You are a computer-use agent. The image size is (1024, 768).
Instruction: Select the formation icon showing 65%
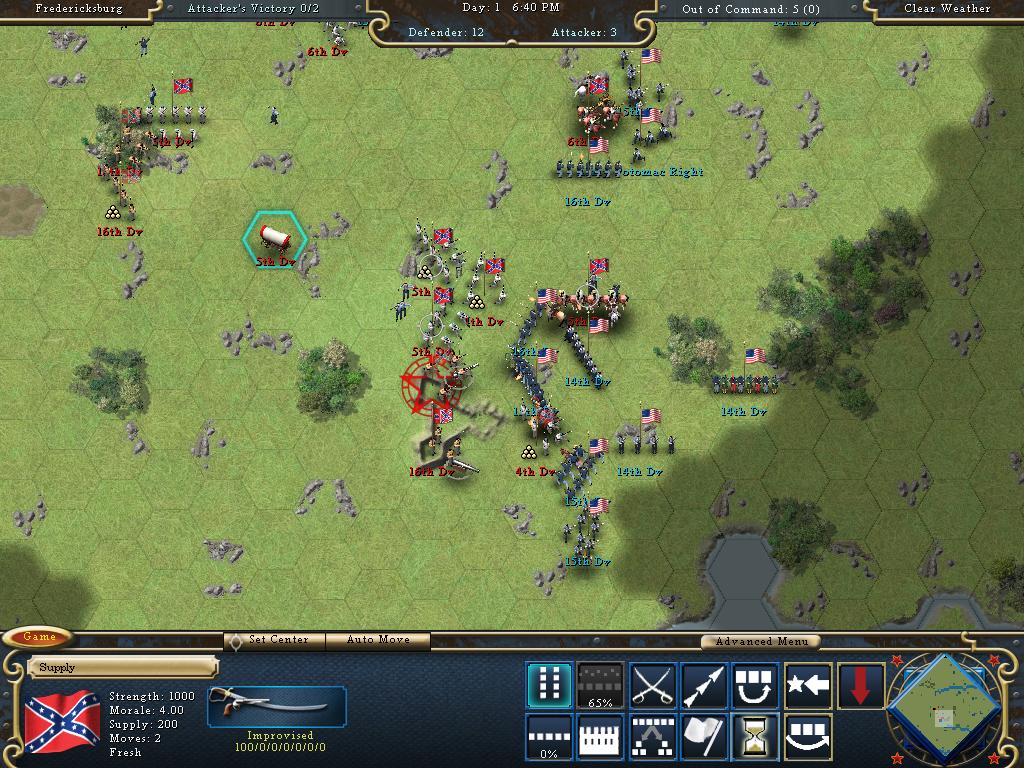[601, 685]
